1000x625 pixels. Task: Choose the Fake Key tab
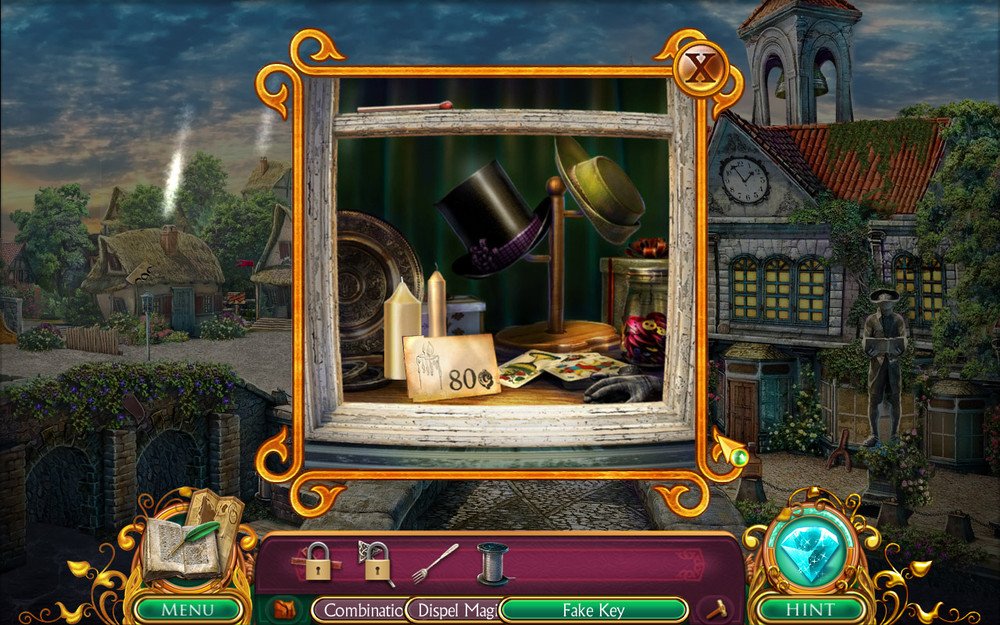[593, 609]
